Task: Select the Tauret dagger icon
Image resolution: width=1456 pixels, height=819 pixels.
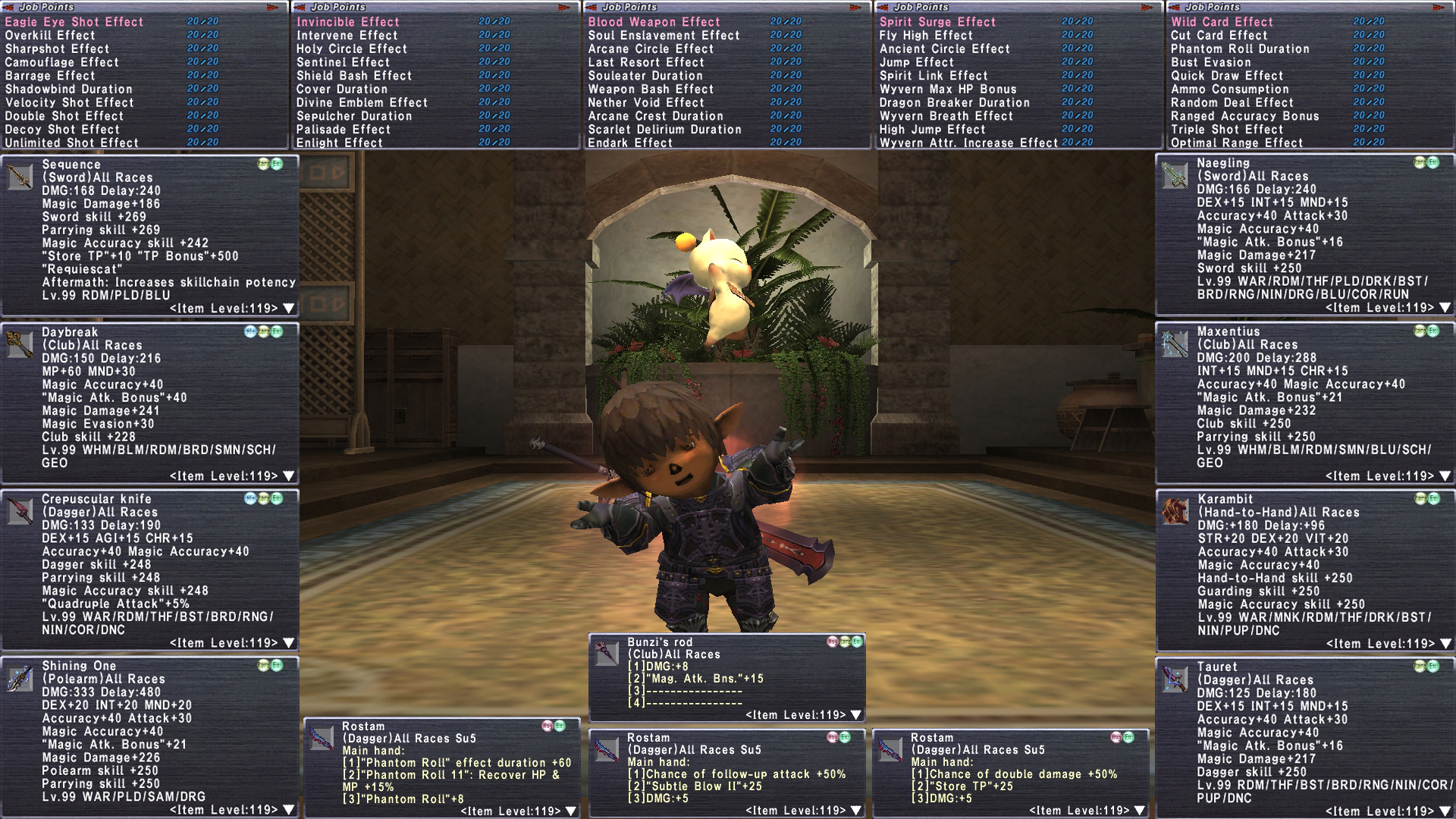Action: coord(1175,679)
